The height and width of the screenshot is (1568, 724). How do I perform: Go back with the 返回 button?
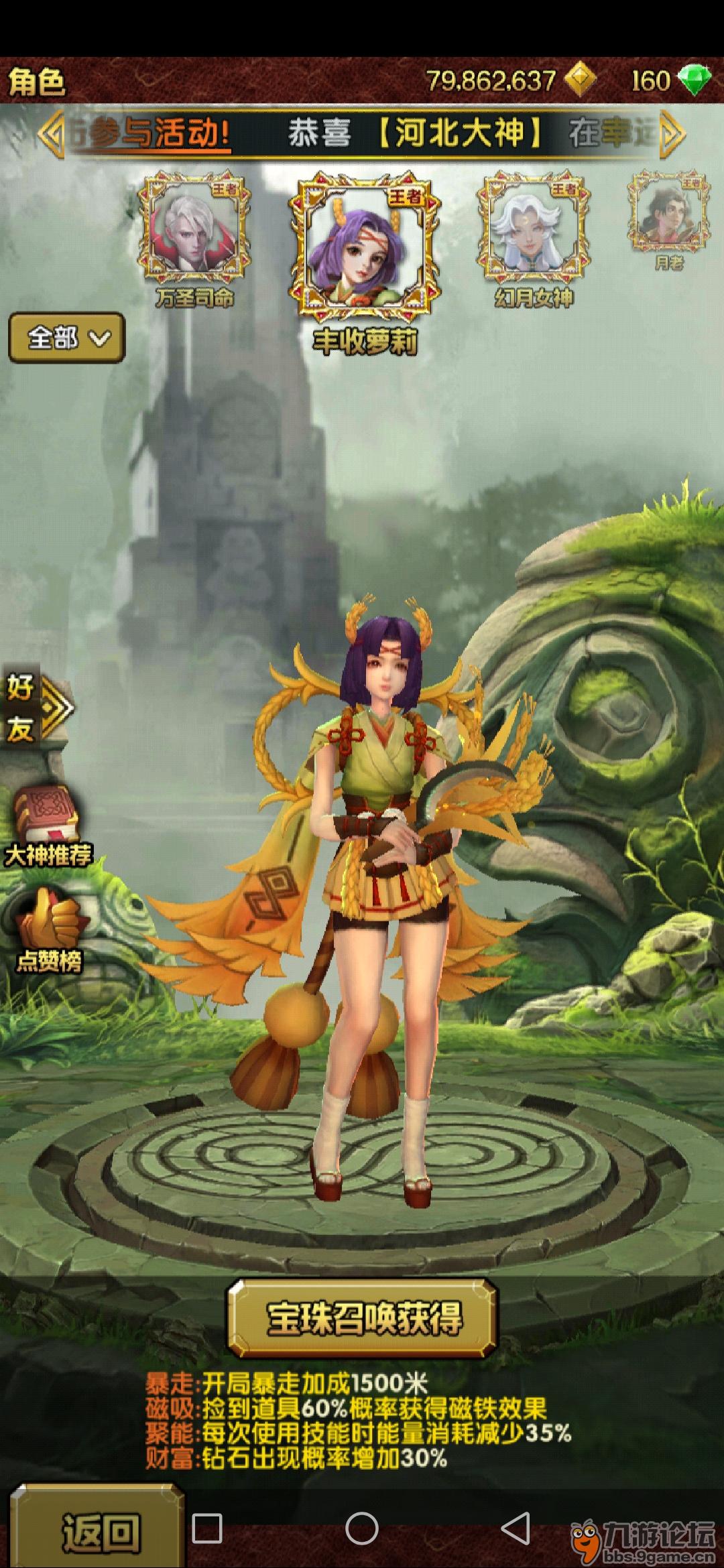(x=99, y=1530)
